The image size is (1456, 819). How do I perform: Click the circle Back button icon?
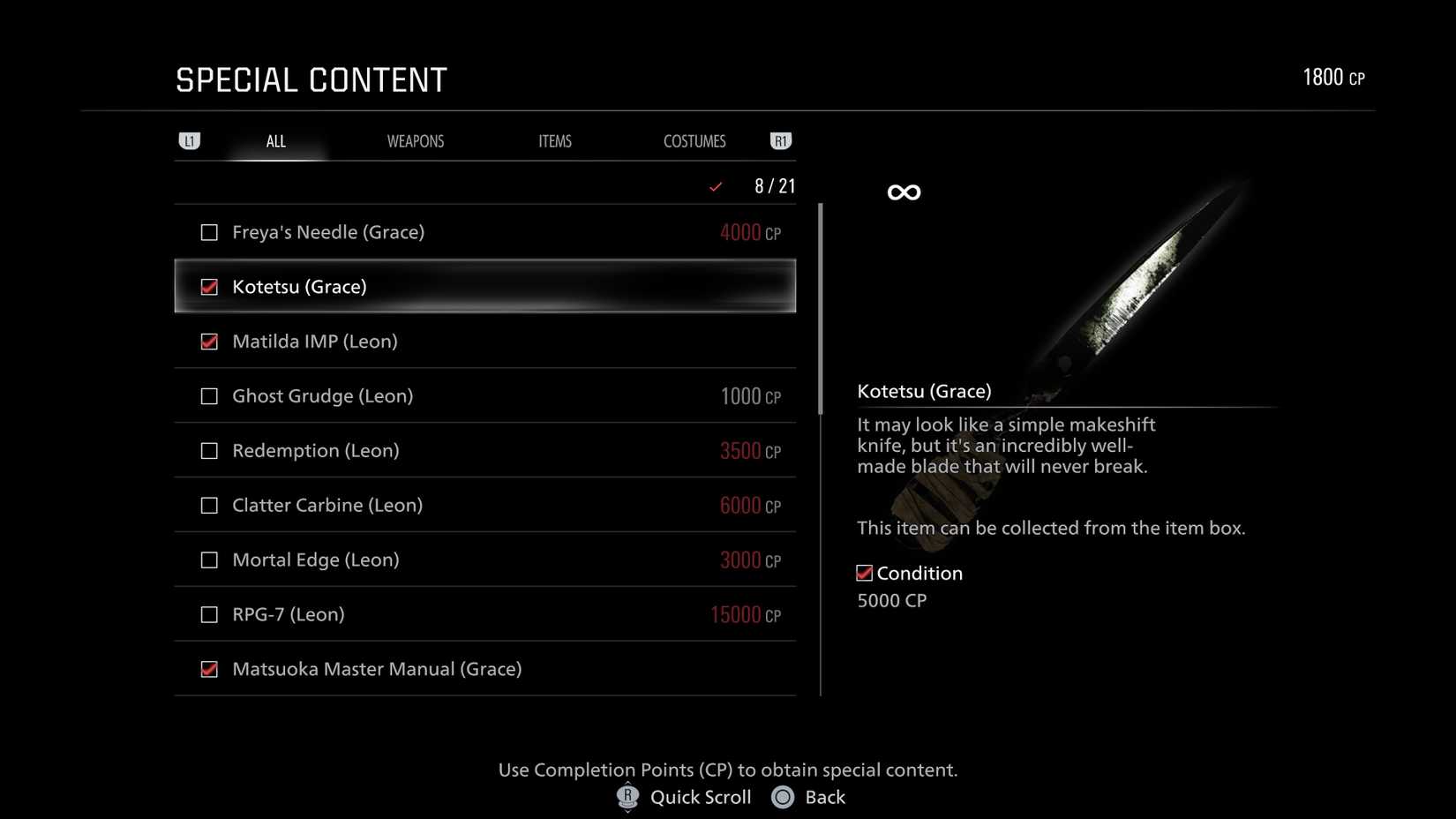tap(782, 797)
